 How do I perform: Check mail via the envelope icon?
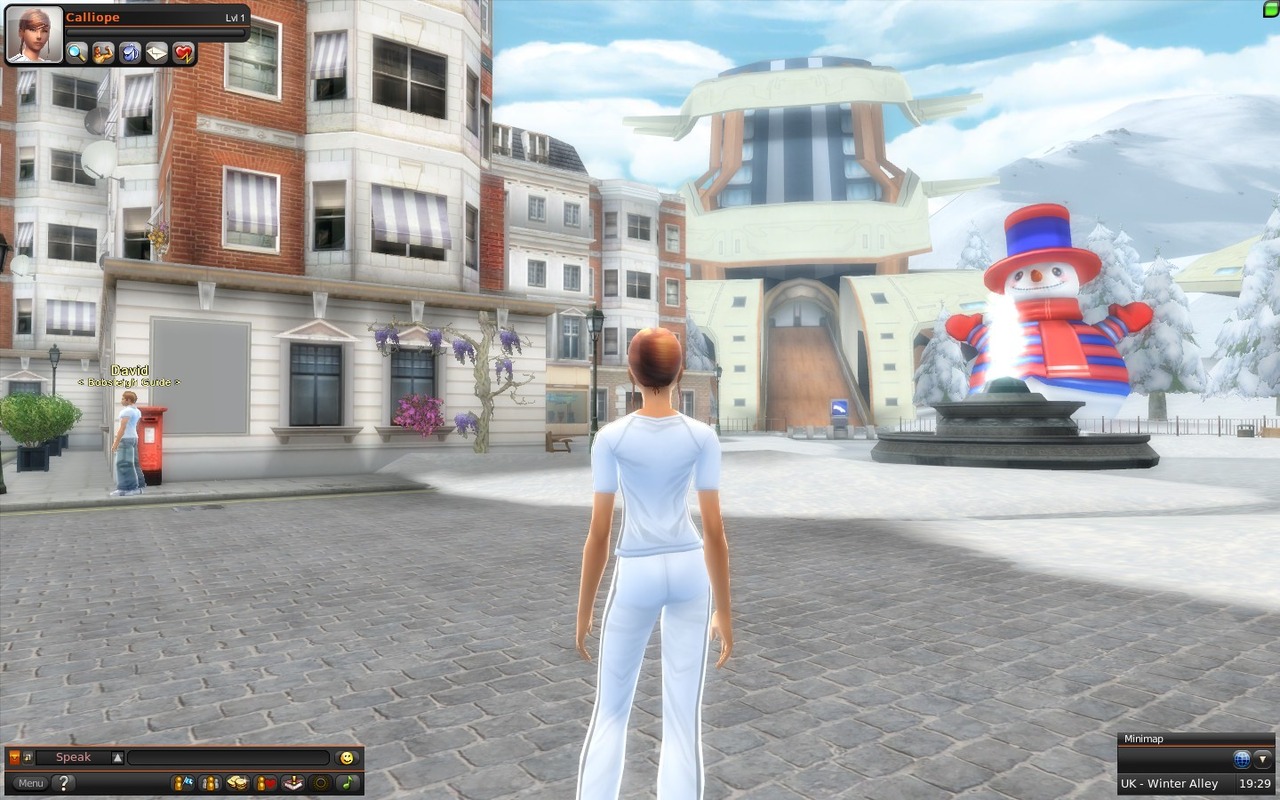point(156,53)
